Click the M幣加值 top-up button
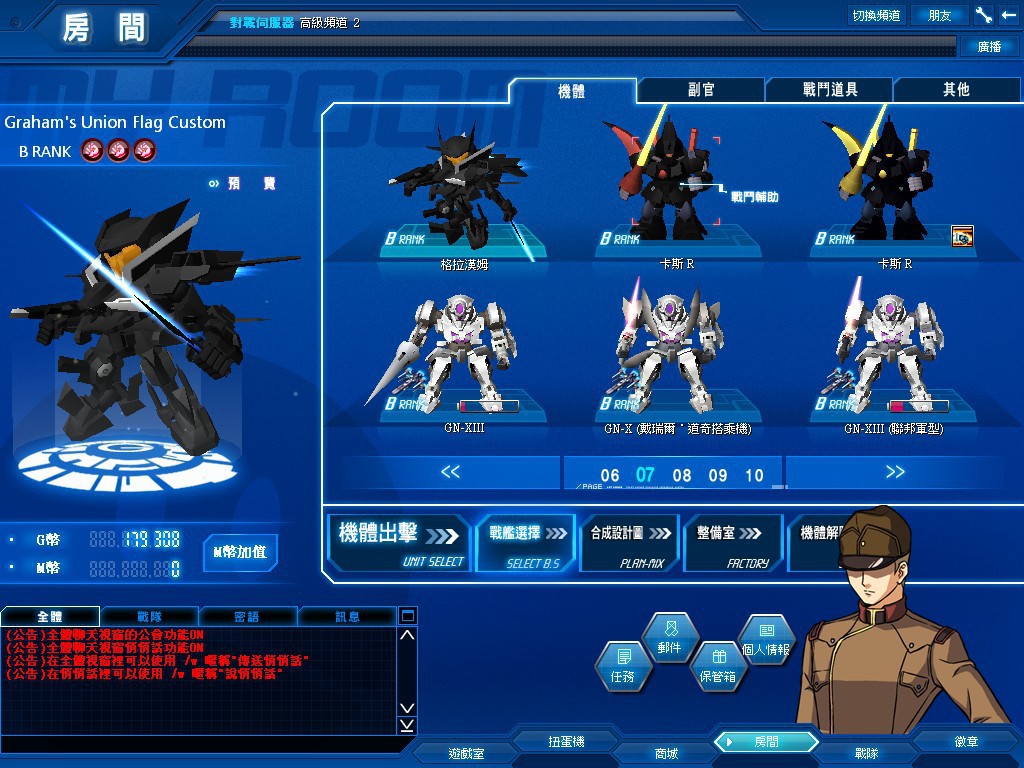1024x768 pixels. (x=240, y=552)
